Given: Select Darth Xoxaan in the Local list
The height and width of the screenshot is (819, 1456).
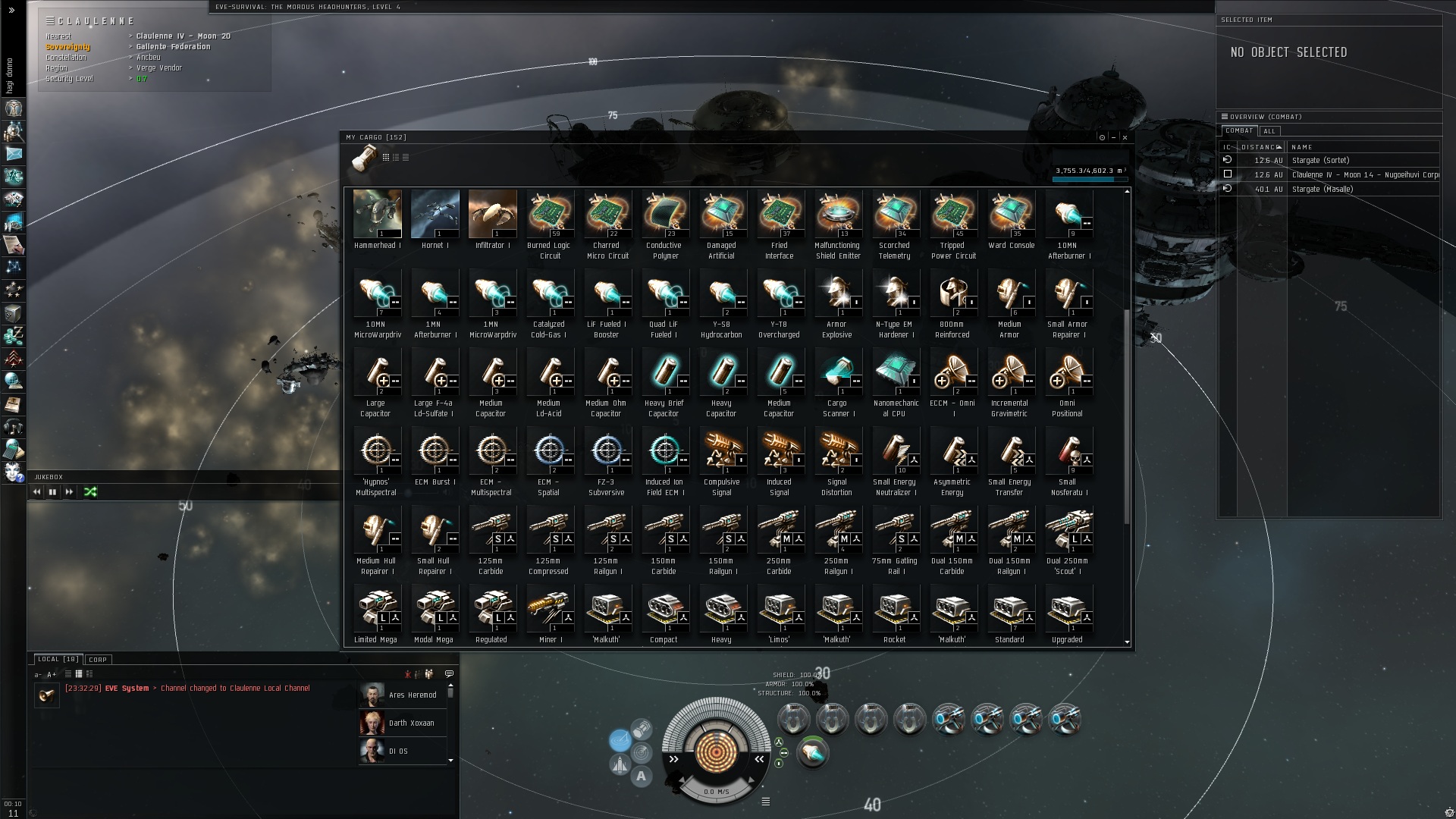Looking at the screenshot, I should pyautogui.click(x=410, y=723).
